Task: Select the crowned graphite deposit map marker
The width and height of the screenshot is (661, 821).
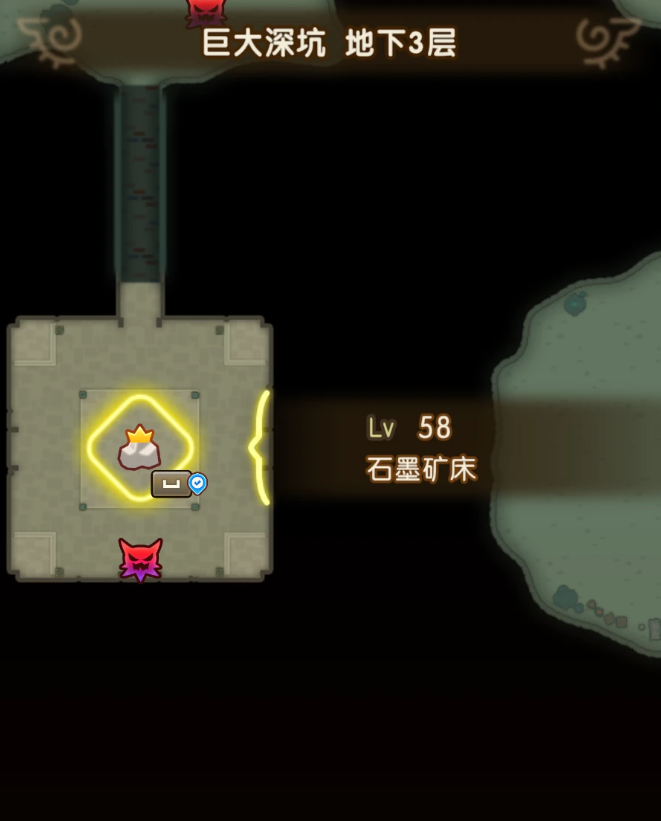Action: click(139, 449)
